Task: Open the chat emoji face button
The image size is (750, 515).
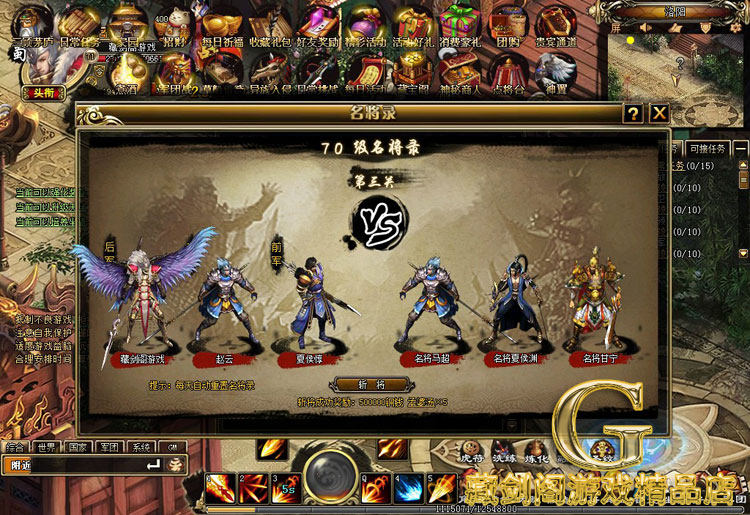Action: point(175,465)
